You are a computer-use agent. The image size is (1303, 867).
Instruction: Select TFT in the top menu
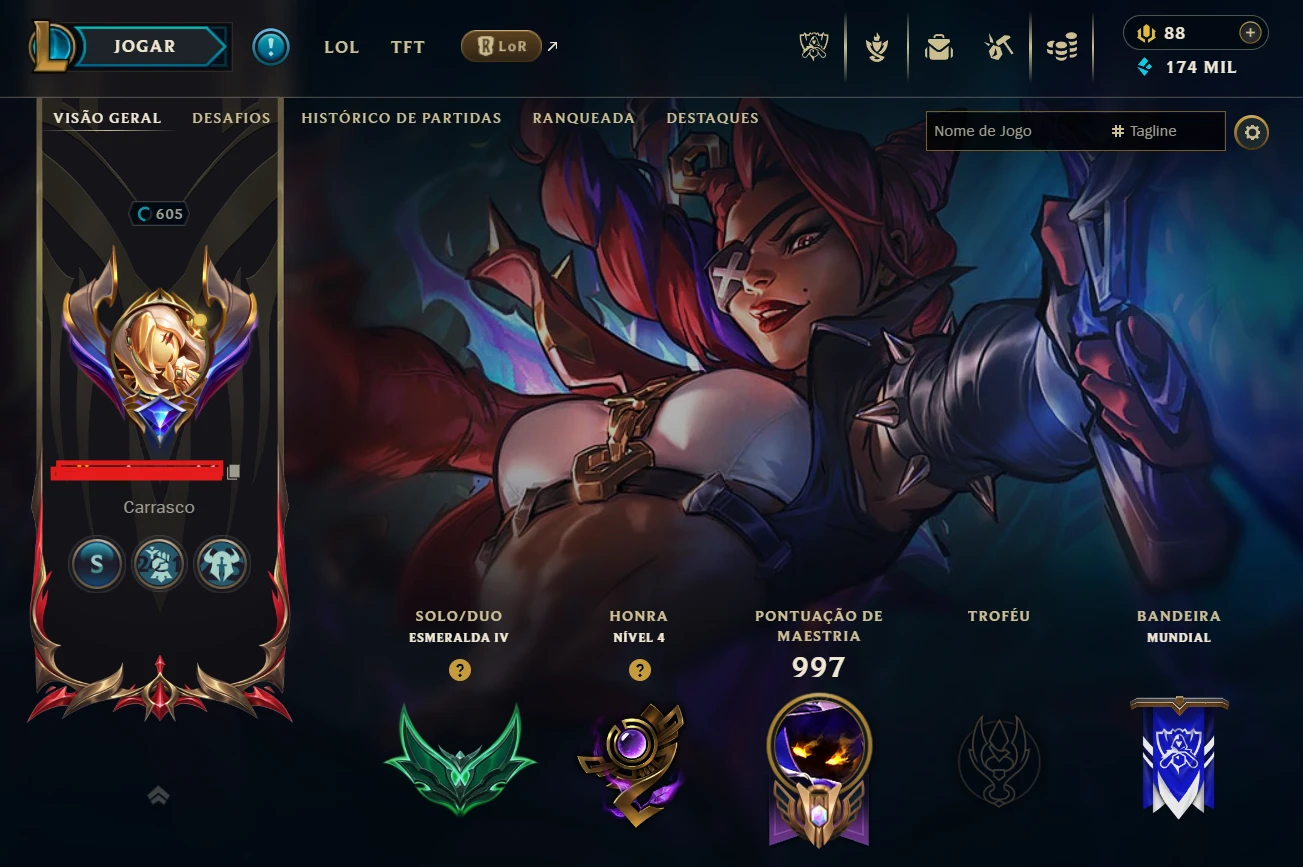(407, 46)
